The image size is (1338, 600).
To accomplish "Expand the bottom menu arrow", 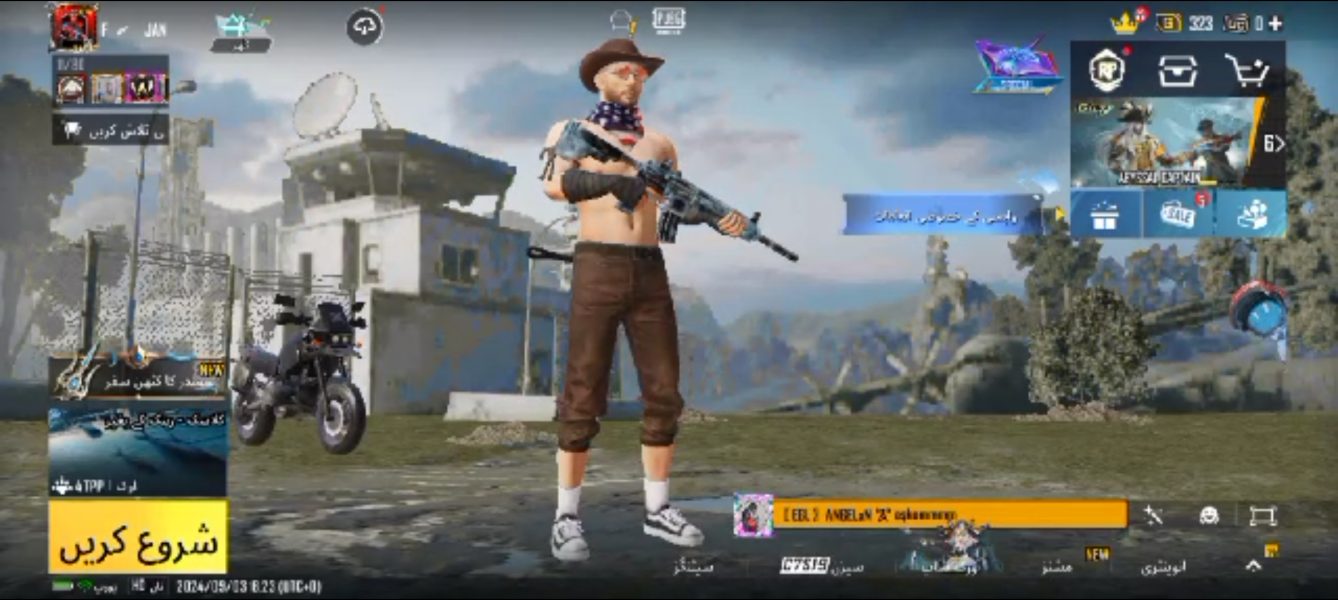I will pyautogui.click(x=1253, y=565).
